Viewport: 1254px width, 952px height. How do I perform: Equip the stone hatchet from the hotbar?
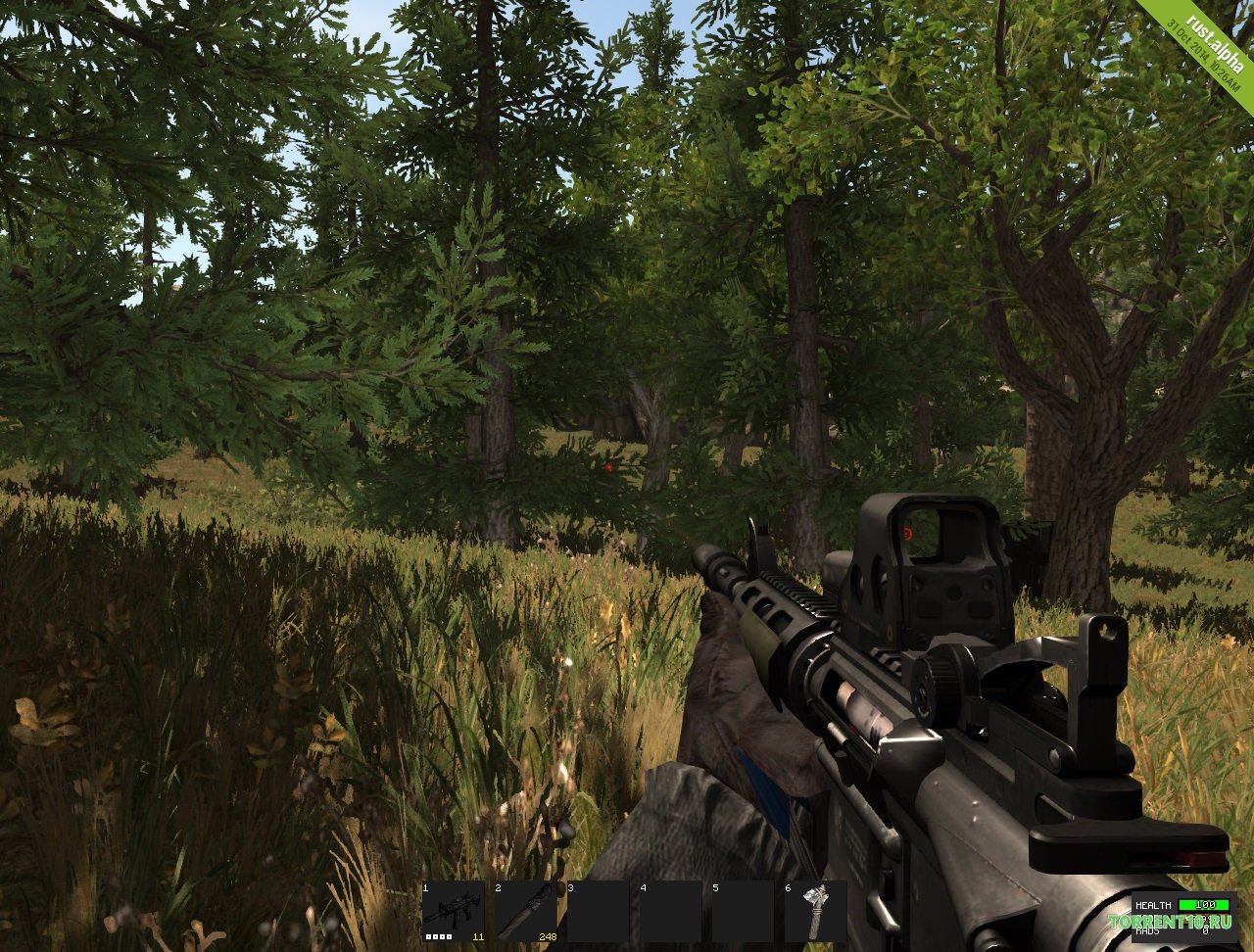click(815, 912)
